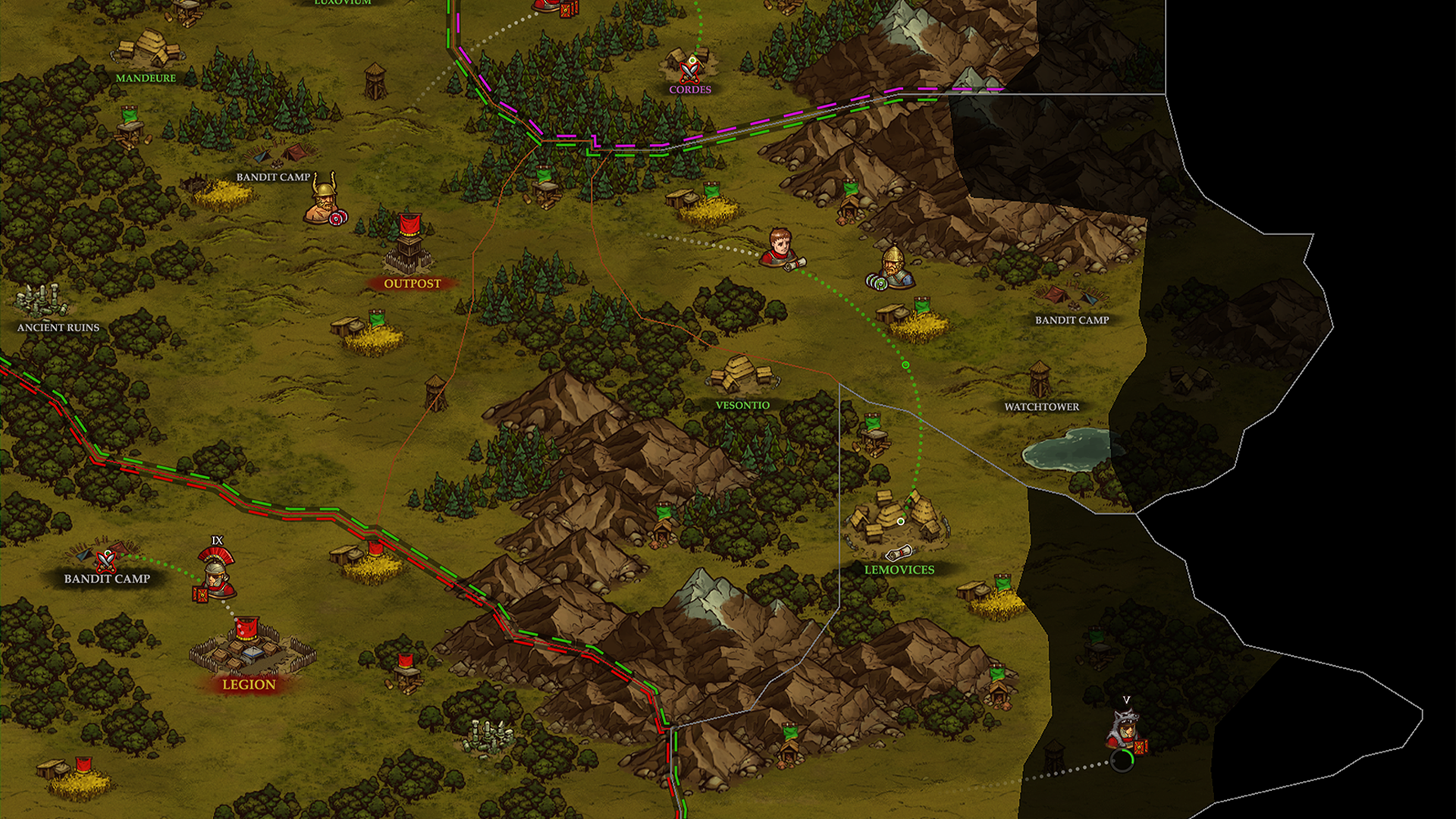The image size is (1456, 819).
Task: Inspect the Ancient Ruins location
Action: pyautogui.click(x=42, y=301)
